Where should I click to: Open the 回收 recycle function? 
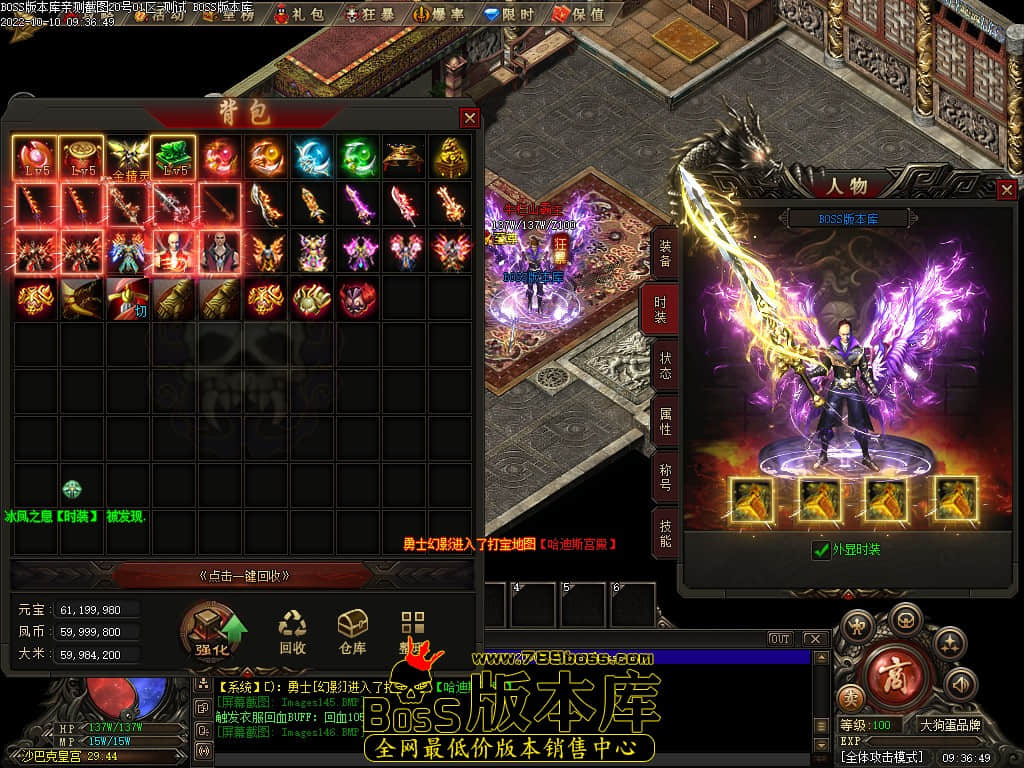pos(292,633)
